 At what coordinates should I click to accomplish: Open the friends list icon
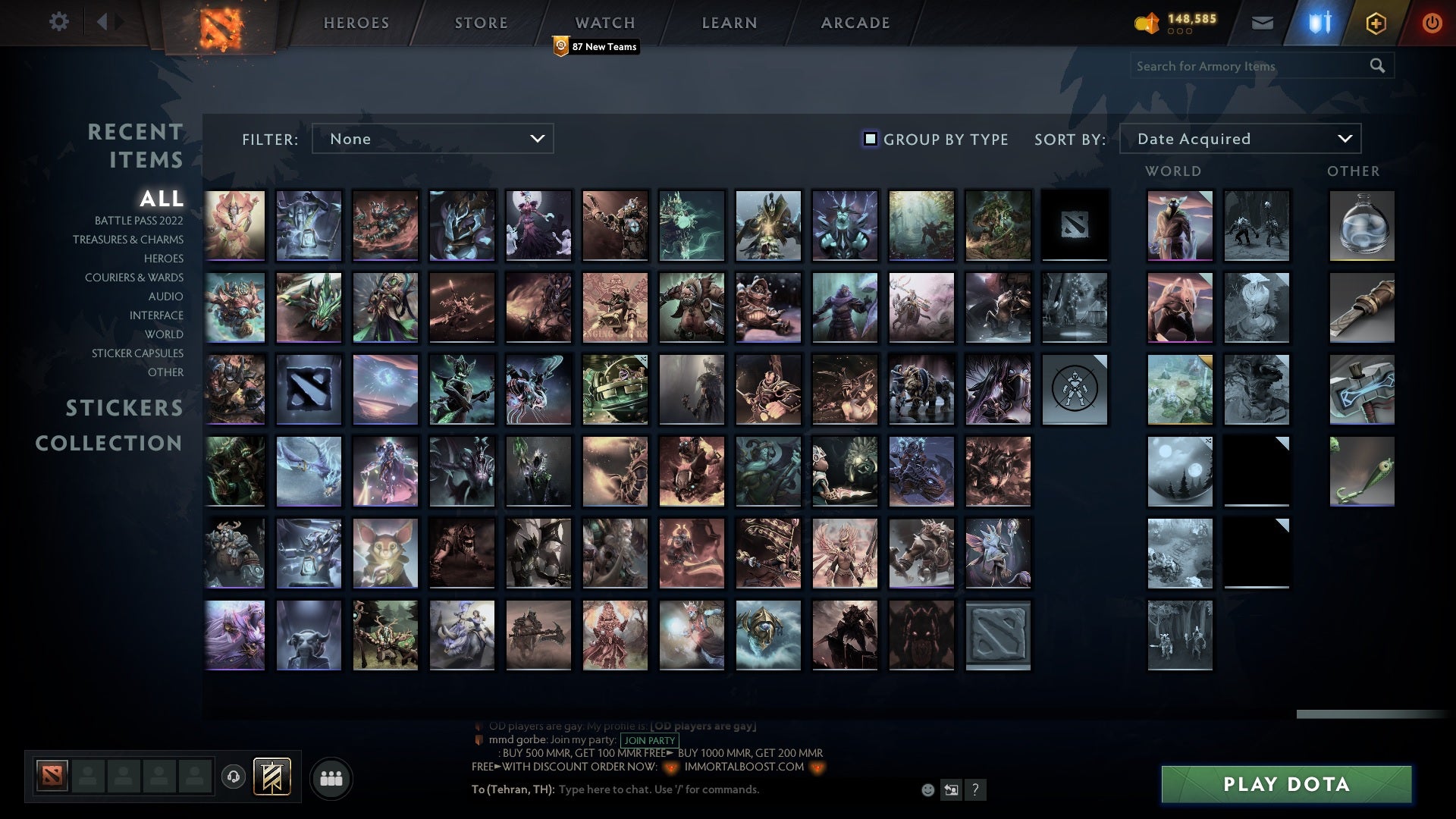pos(331,777)
